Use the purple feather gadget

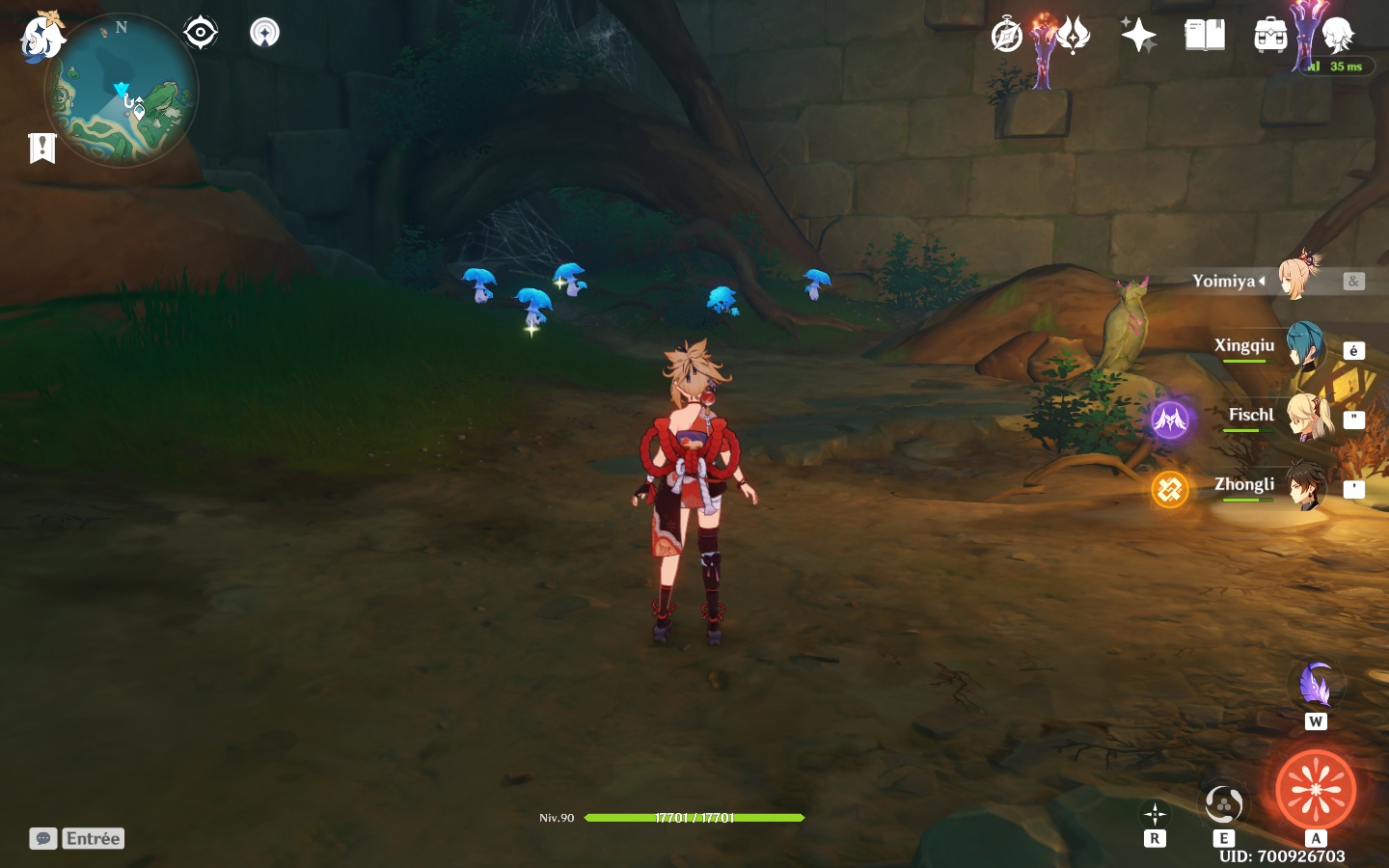pos(1316,686)
